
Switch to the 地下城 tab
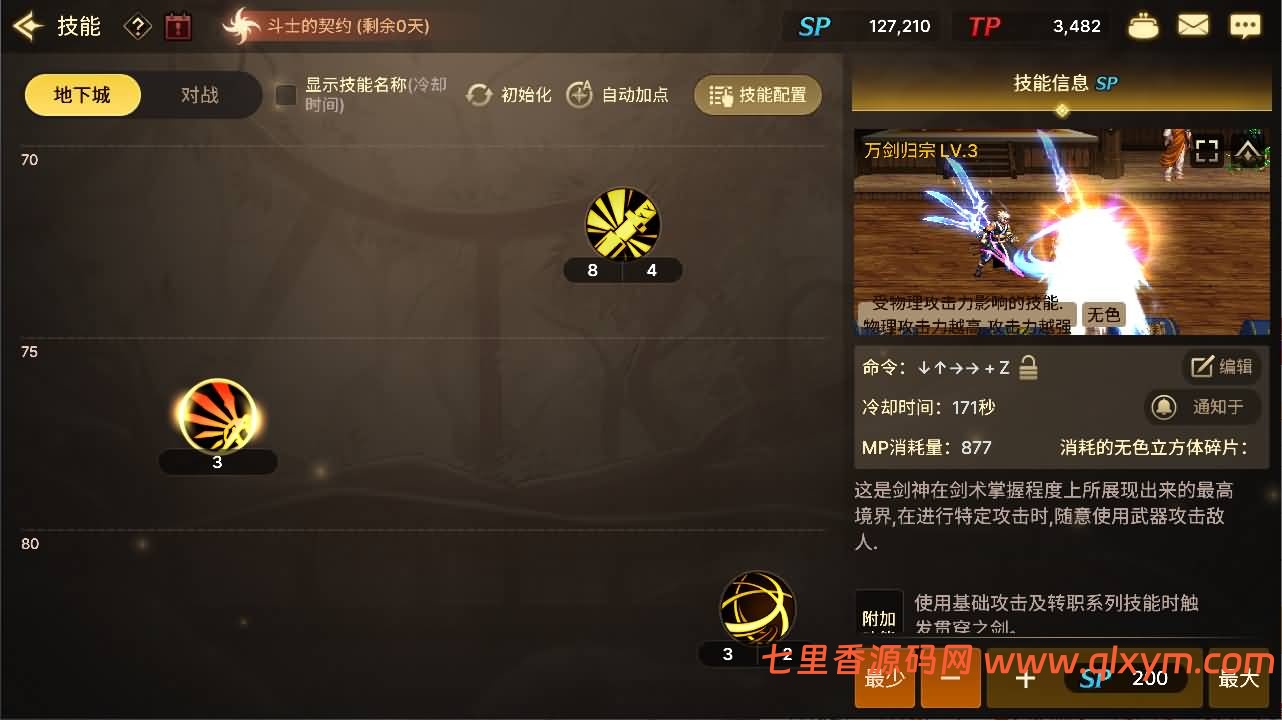coord(82,94)
